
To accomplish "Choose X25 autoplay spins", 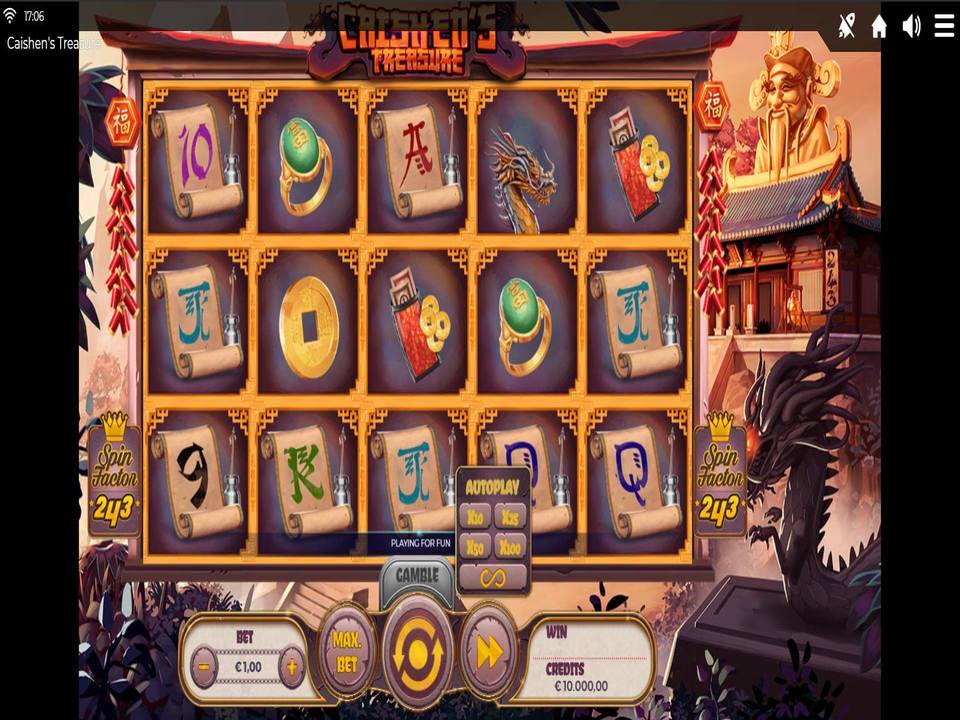I will pos(510,516).
